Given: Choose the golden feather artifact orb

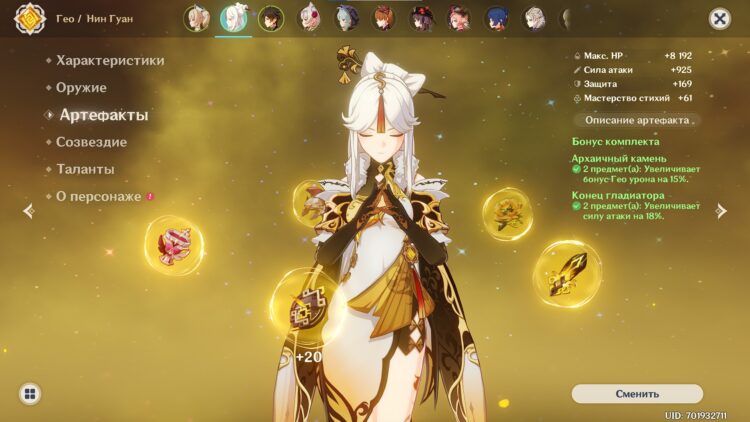Looking at the screenshot, I should click(x=567, y=273).
